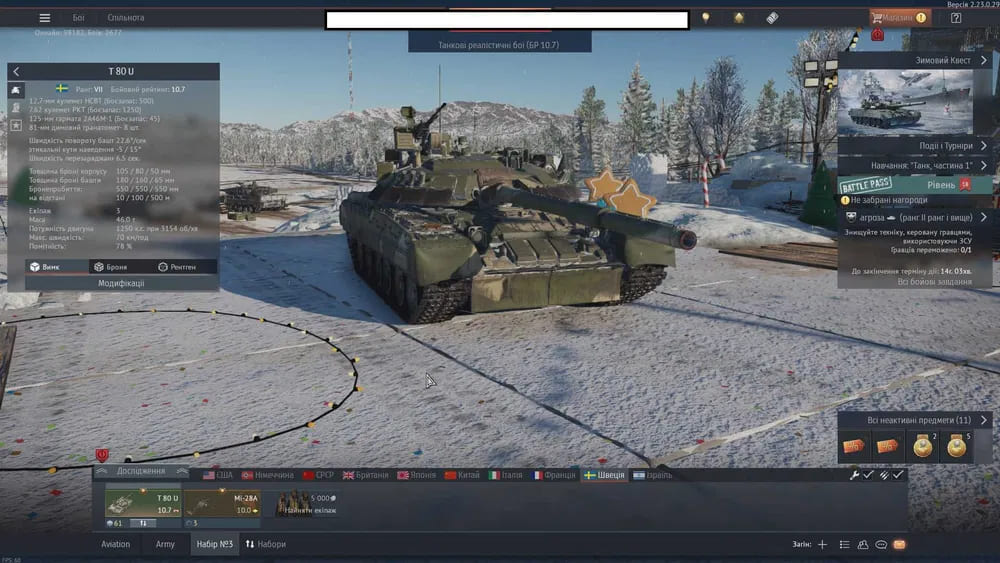Select the Mi-28A helicopter slot

coord(222,503)
